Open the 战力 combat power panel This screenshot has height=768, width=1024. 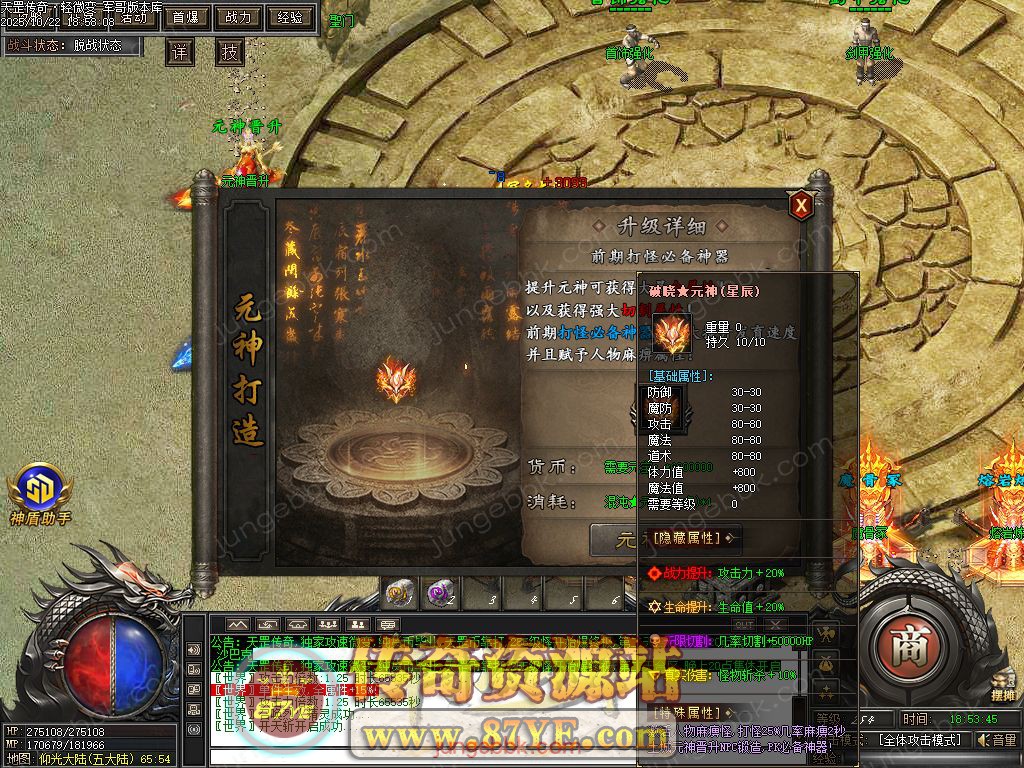point(238,17)
